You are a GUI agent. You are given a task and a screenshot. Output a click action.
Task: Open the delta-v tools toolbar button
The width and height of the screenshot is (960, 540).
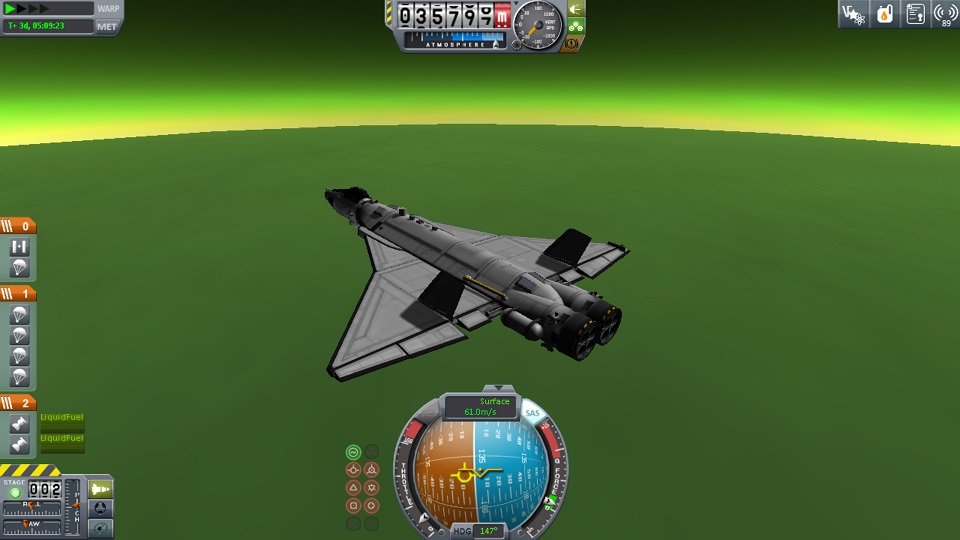pos(852,14)
